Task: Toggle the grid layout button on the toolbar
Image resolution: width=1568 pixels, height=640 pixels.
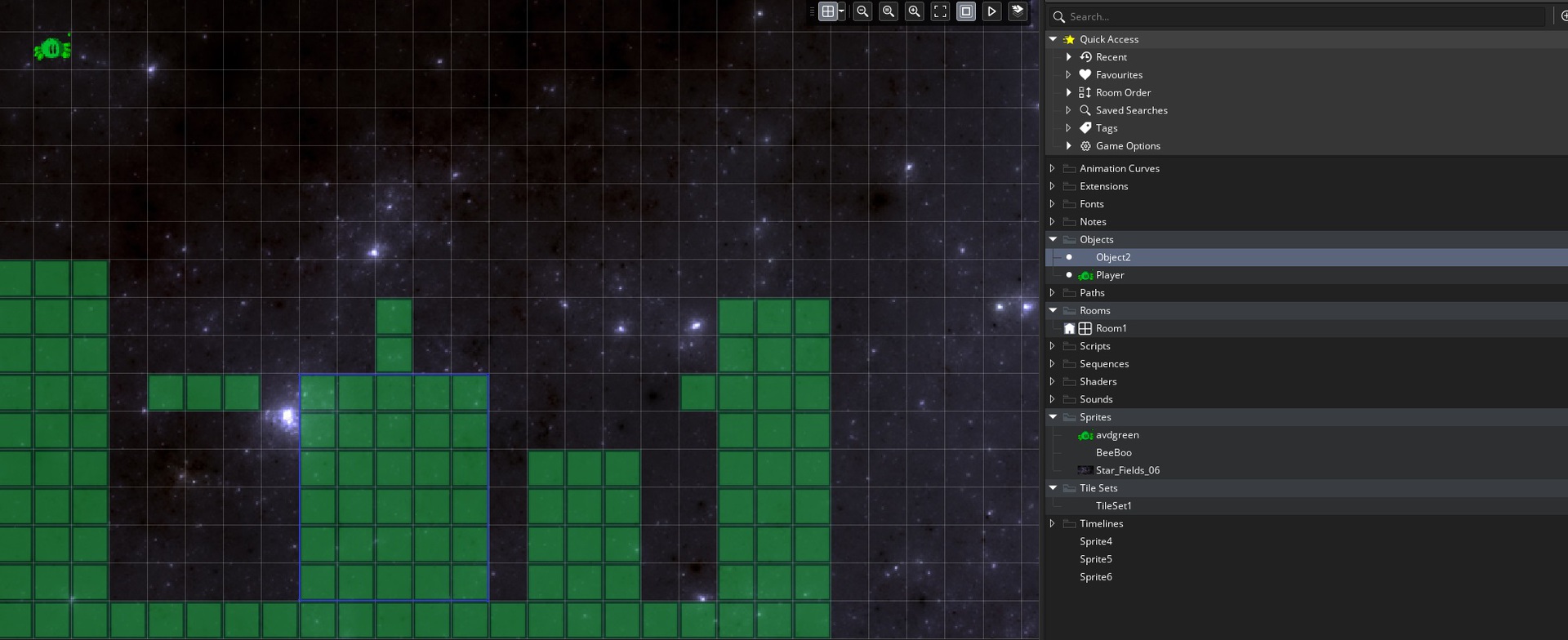Action: click(x=827, y=11)
